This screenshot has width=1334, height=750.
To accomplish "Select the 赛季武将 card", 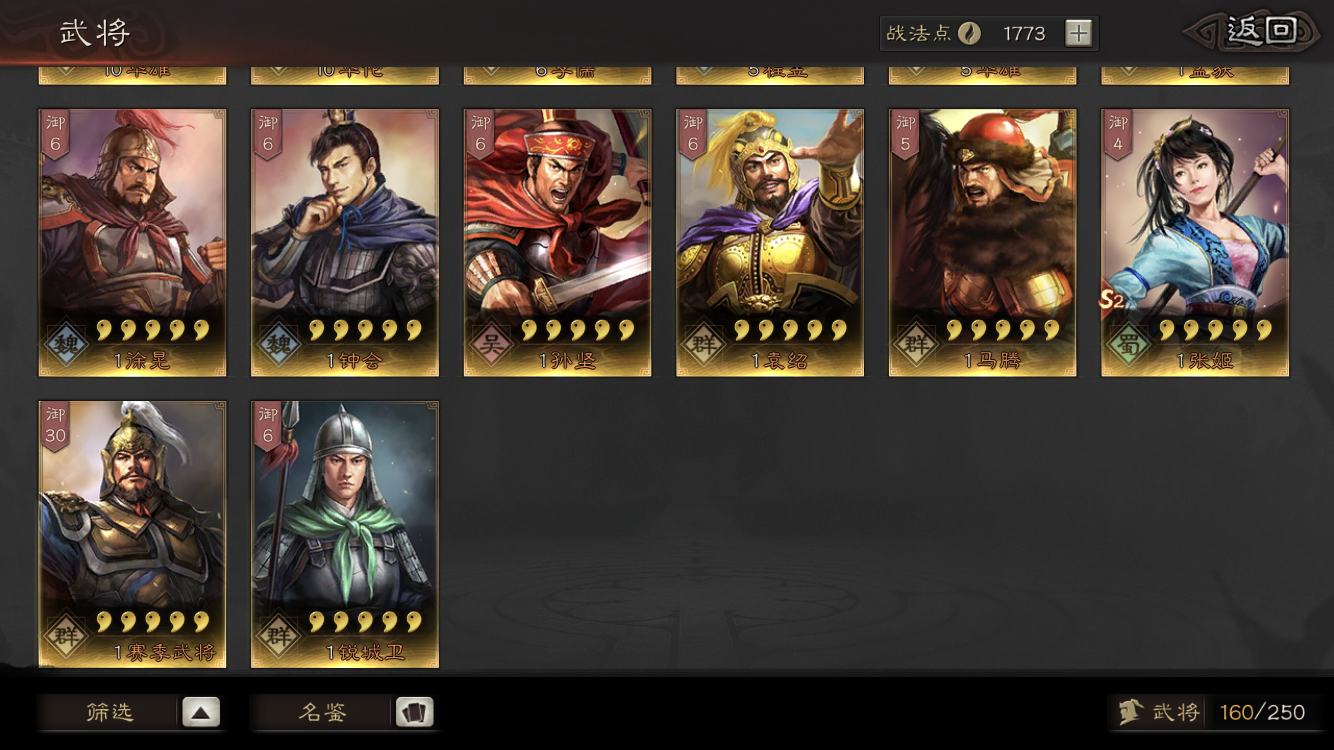I will (x=132, y=534).
